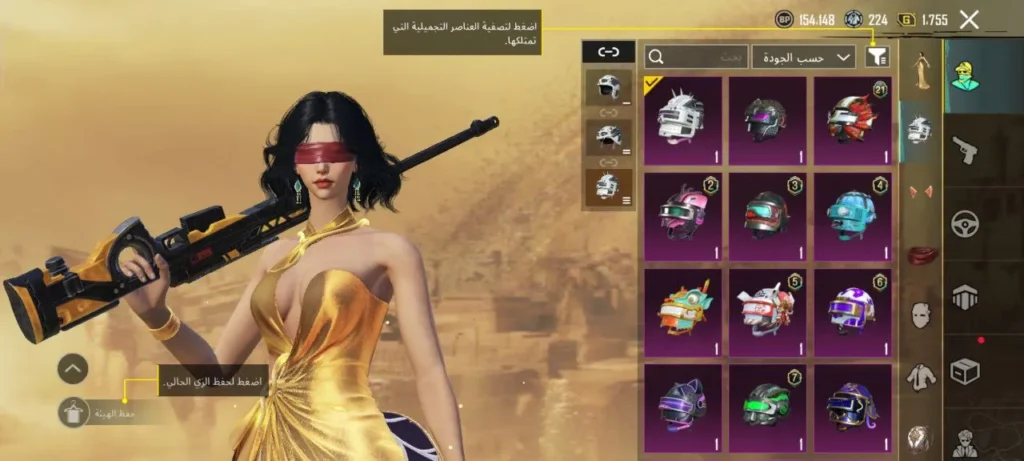Switch to the pistol weapons category
Screen dimensions: 1024x461
coord(965,150)
